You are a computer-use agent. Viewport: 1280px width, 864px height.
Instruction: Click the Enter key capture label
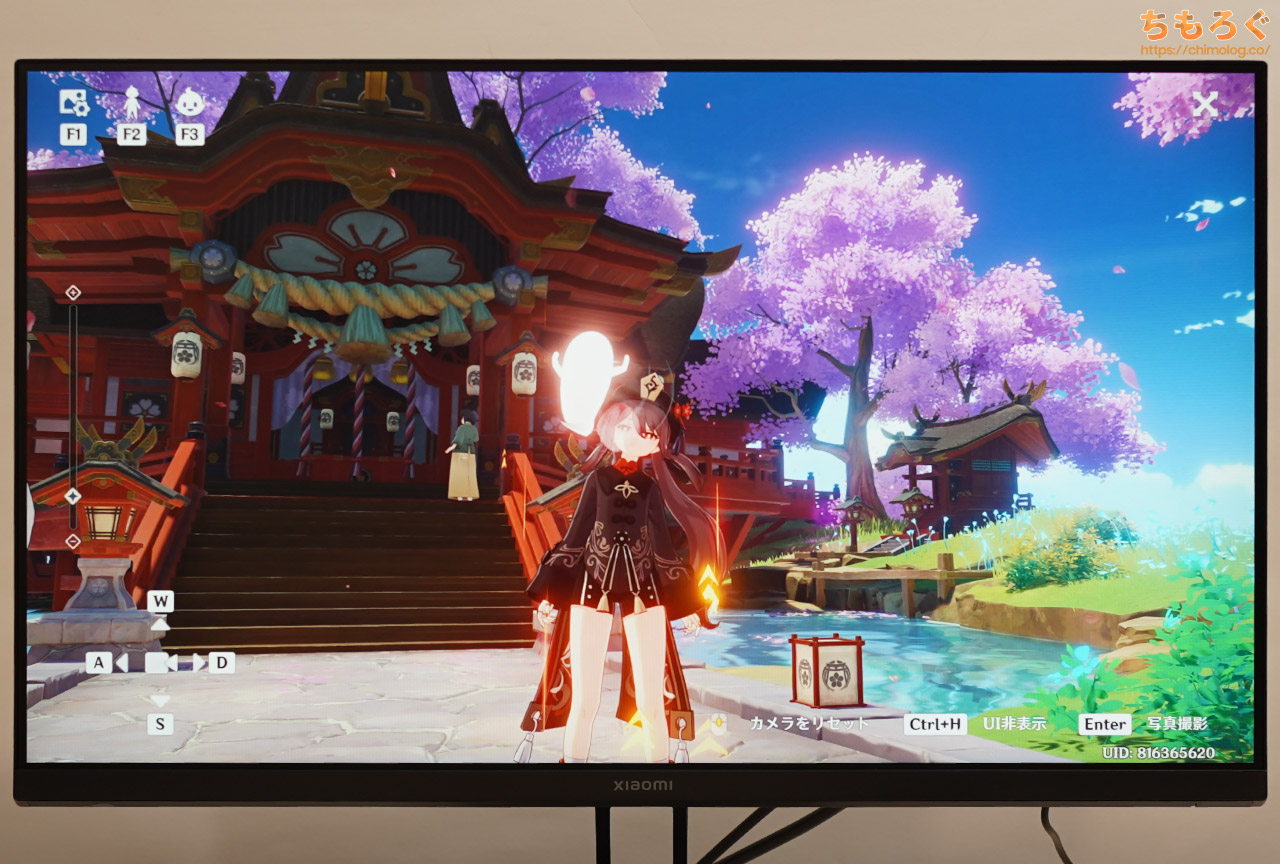[1106, 723]
